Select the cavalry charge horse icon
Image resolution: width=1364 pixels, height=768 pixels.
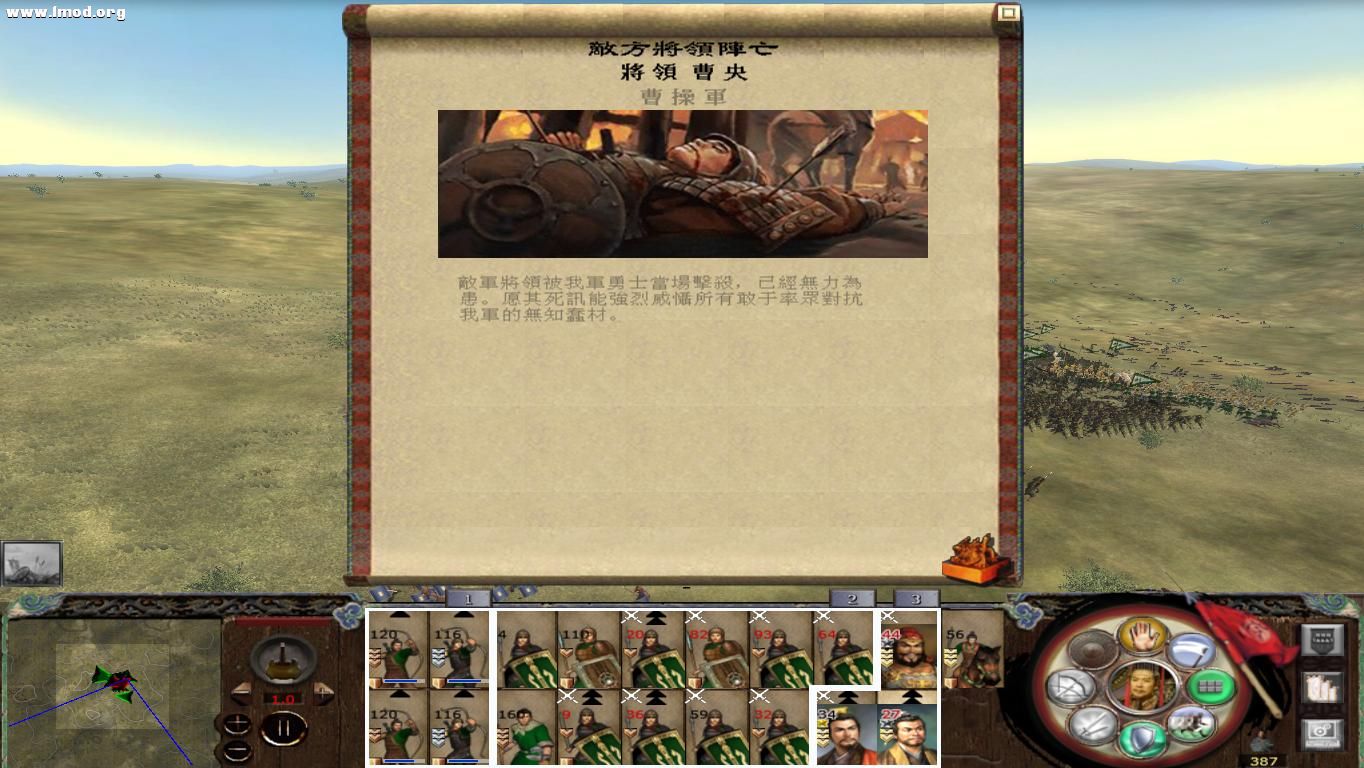tap(1191, 725)
